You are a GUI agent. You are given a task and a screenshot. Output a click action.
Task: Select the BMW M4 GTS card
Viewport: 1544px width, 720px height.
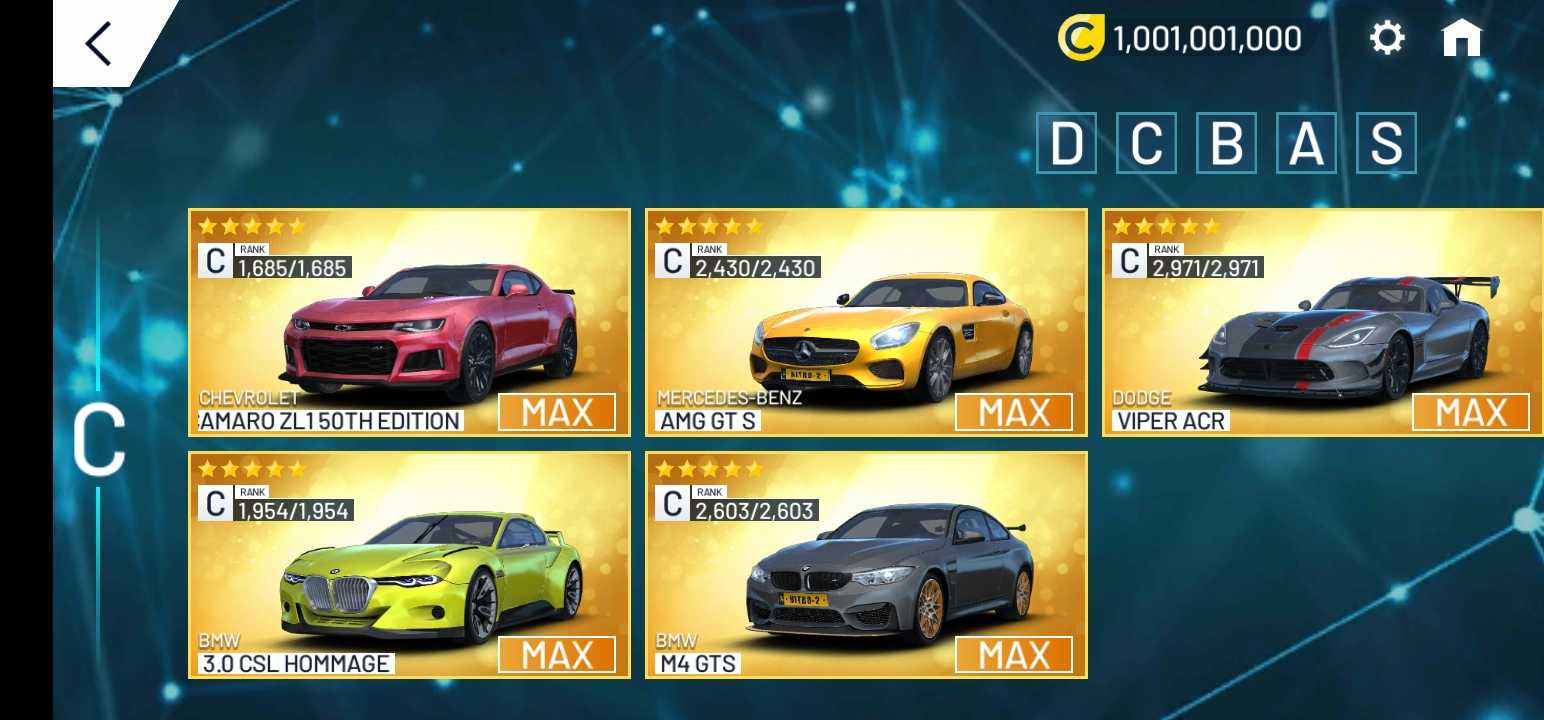pos(866,565)
